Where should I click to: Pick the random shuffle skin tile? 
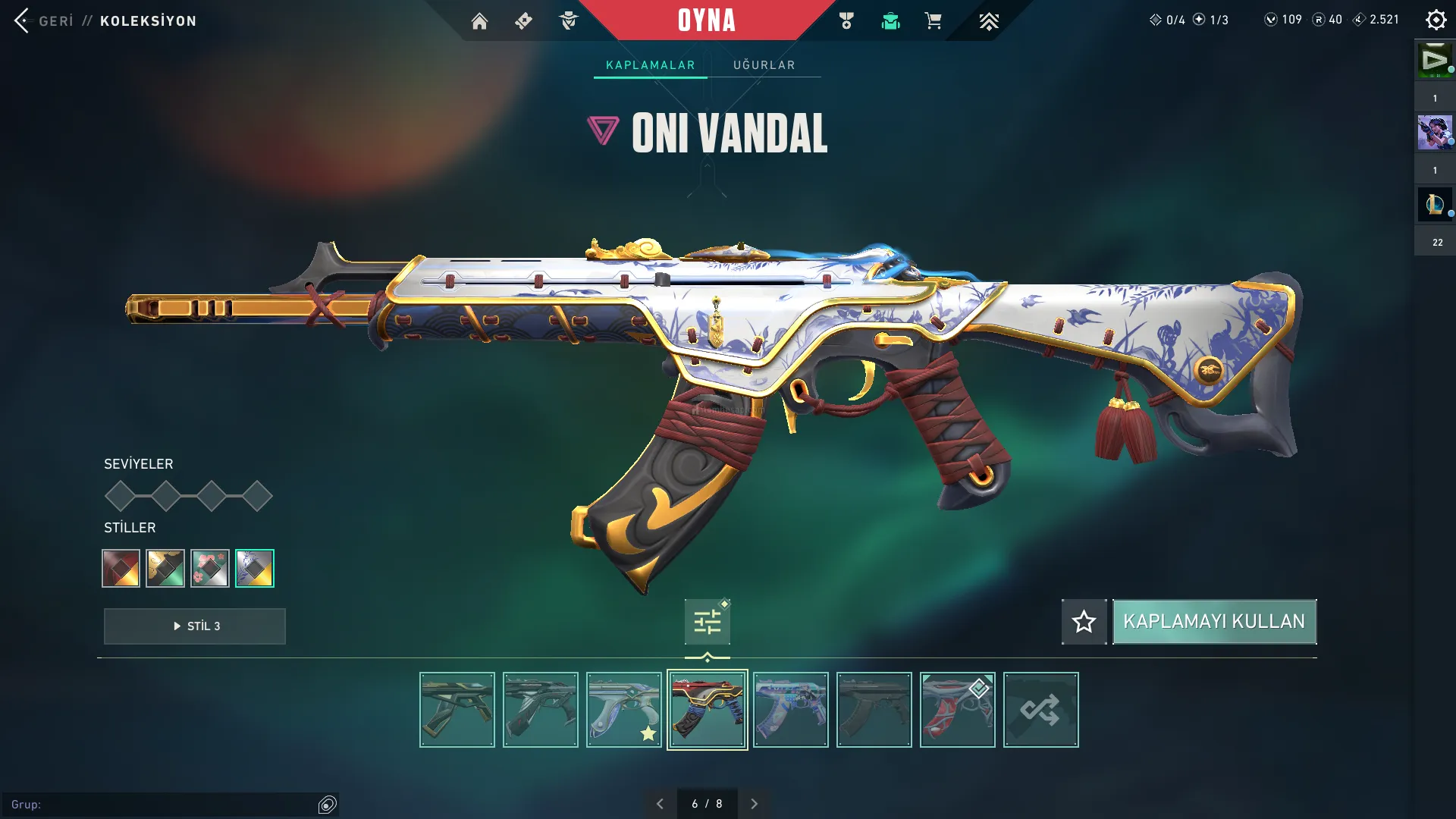pyautogui.click(x=1040, y=710)
